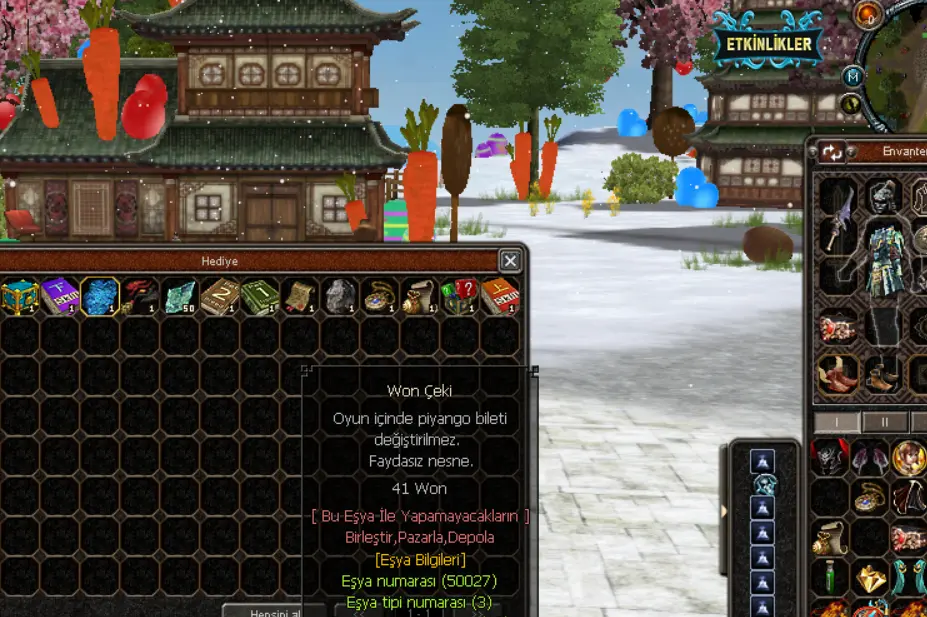The width and height of the screenshot is (927, 617).
Task: Select the green book numbered 1
Action: pyautogui.click(x=260, y=297)
